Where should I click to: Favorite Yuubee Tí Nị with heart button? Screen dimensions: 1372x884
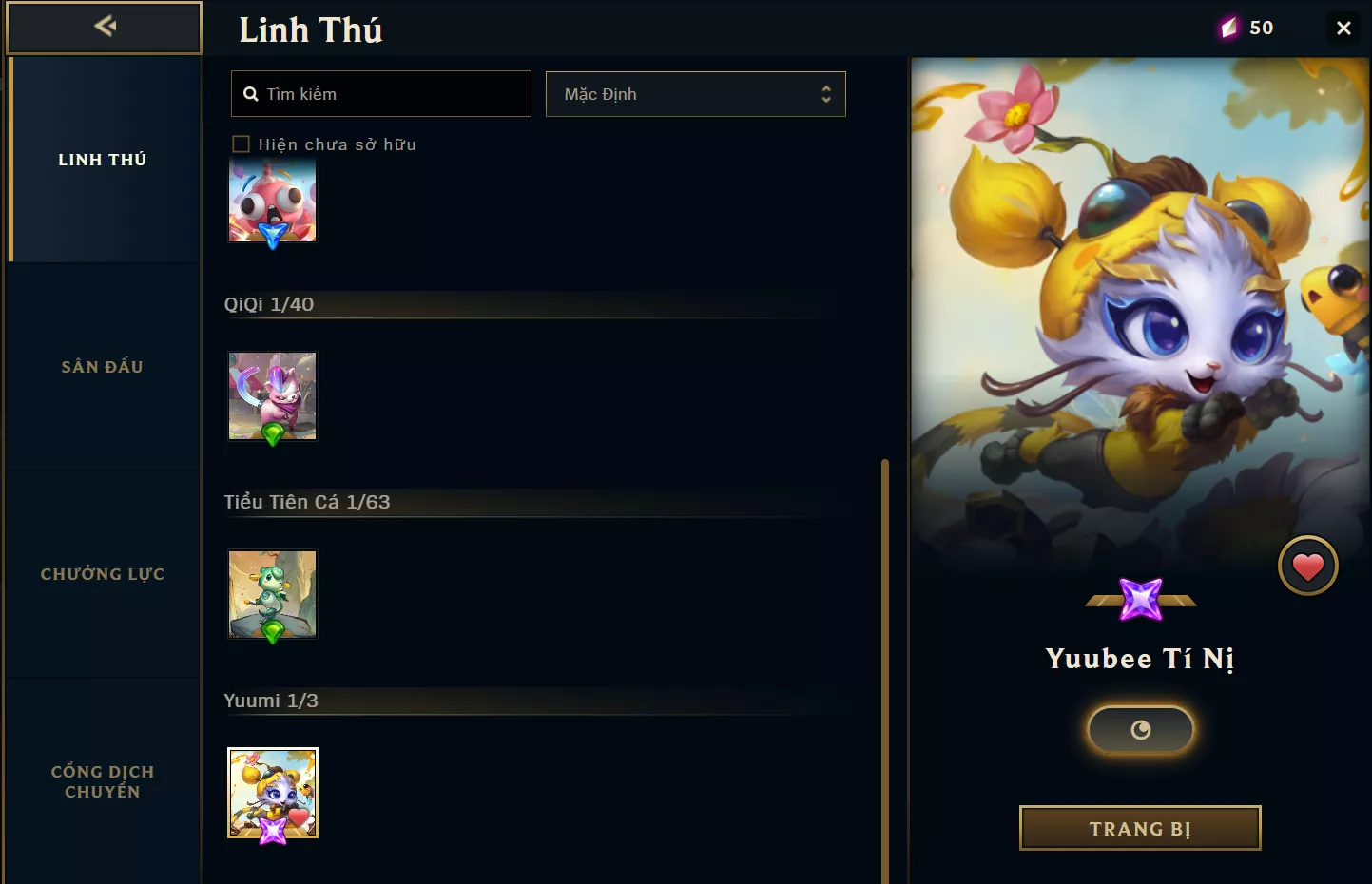[x=1307, y=567]
